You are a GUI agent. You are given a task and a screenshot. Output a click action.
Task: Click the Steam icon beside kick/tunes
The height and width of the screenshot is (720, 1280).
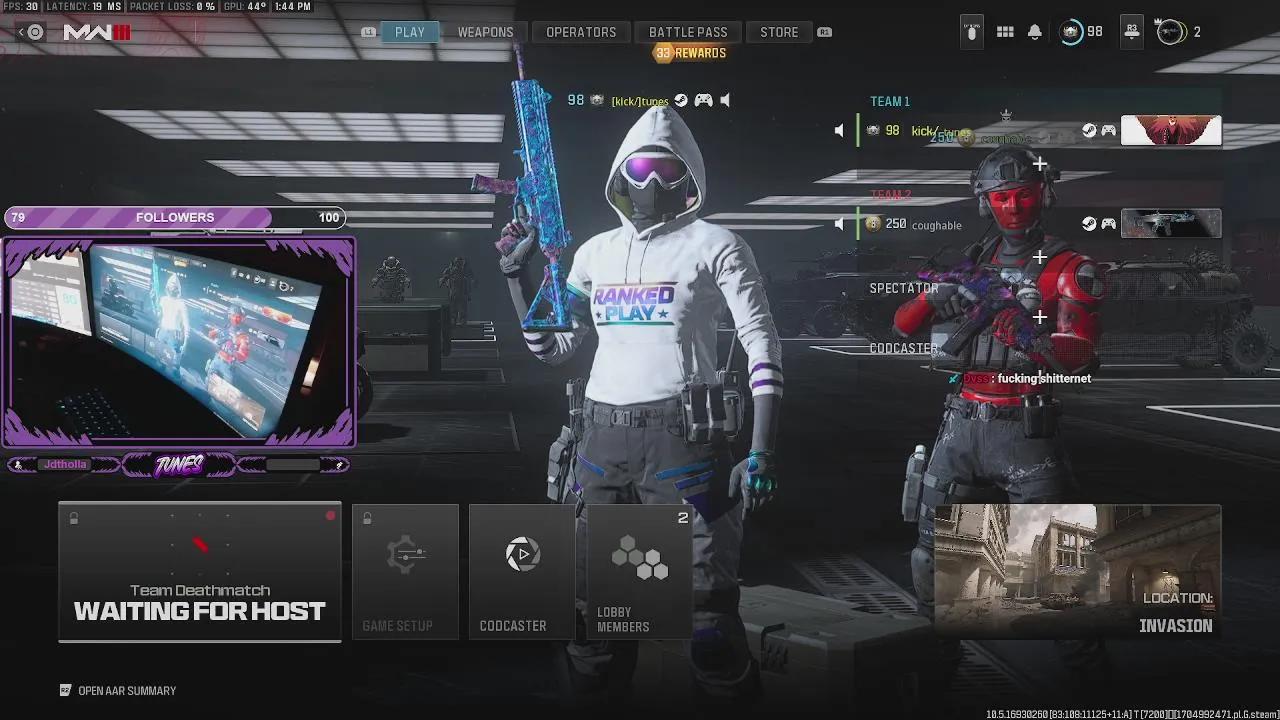1089,130
